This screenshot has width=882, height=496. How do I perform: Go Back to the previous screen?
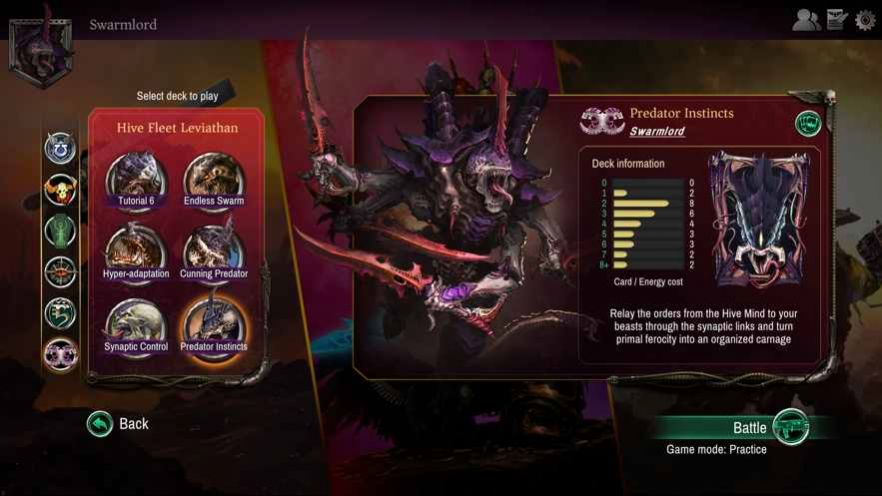click(118, 424)
